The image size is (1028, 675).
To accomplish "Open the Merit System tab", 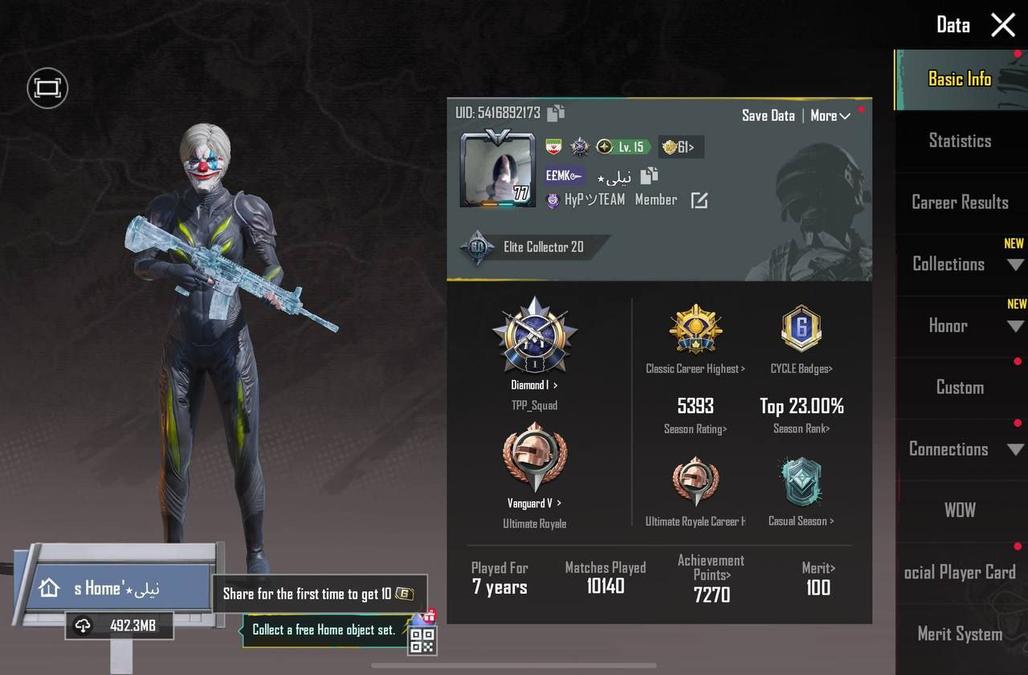I will [x=959, y=634].
